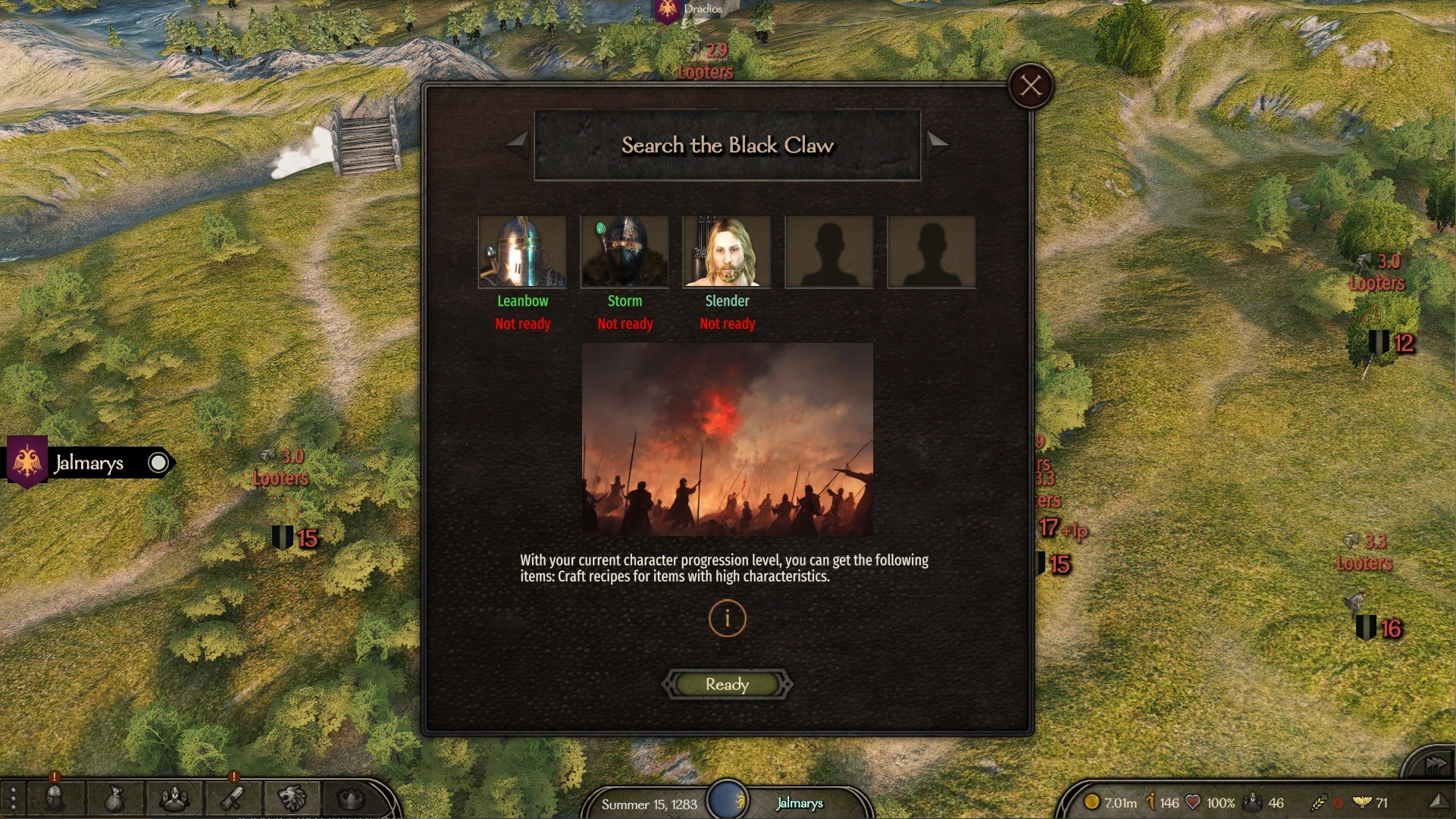Click the morale heart icon at 100%

point(1191,802)
